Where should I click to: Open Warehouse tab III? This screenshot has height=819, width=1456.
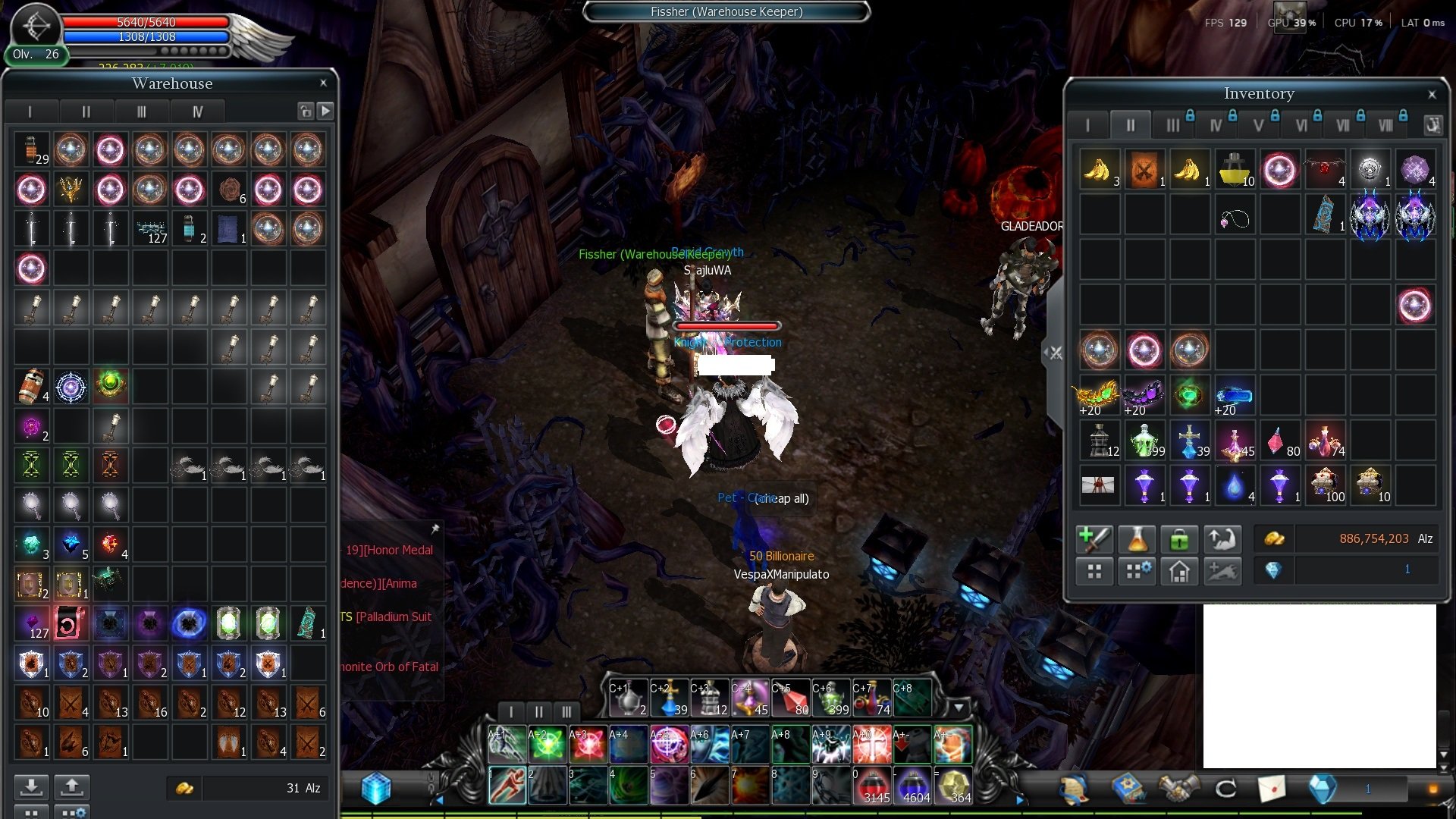[142, 112]
